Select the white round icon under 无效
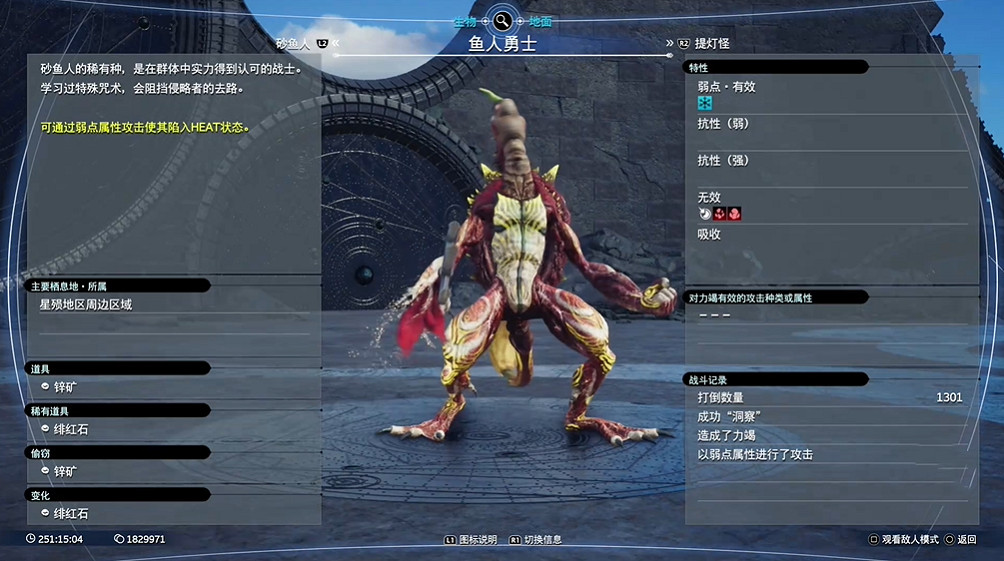Viewport: 1004px width, 561px height. 705,213
